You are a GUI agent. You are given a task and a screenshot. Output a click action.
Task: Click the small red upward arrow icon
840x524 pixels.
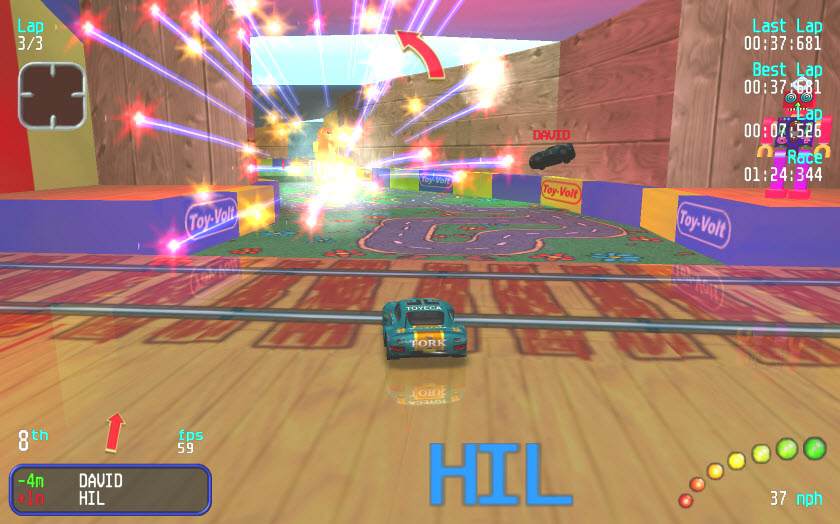(116, 431)
